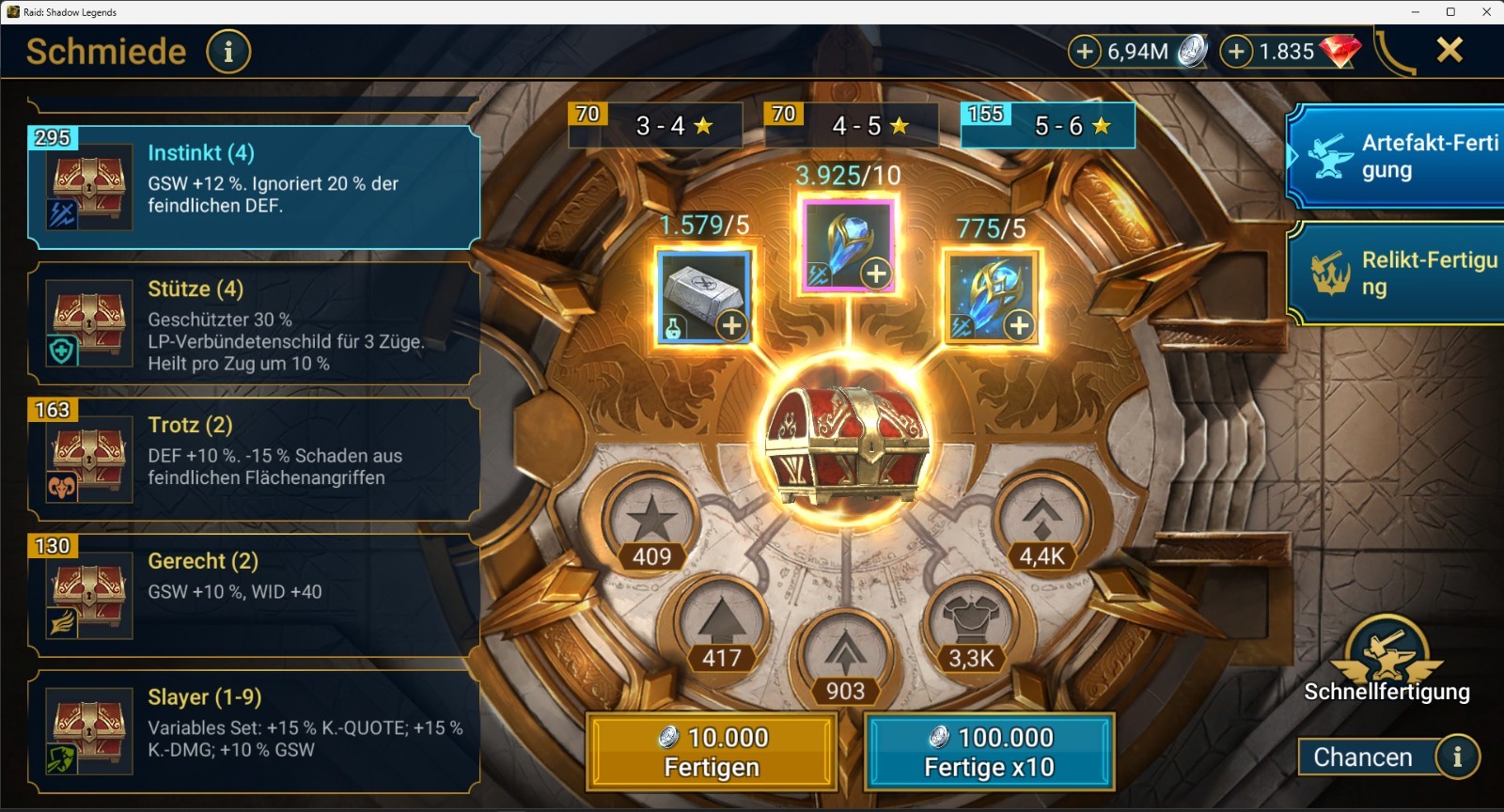Select the Trotz (2) set row
Viewport: 1504px width, 812px height.
254,459
